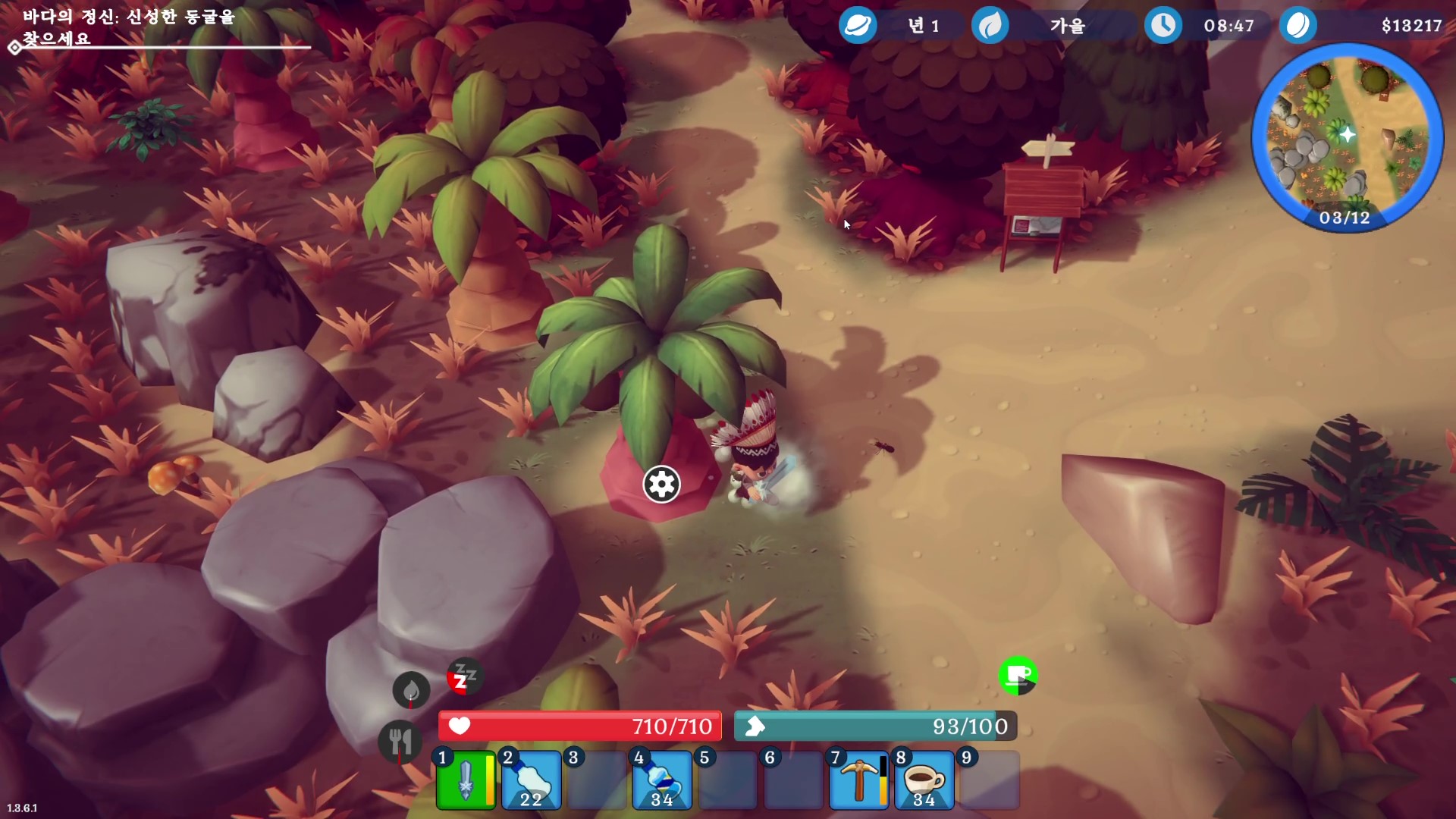Click the planet year icon
Viewport: 1456px width, 819px height.
coord(858,26)
